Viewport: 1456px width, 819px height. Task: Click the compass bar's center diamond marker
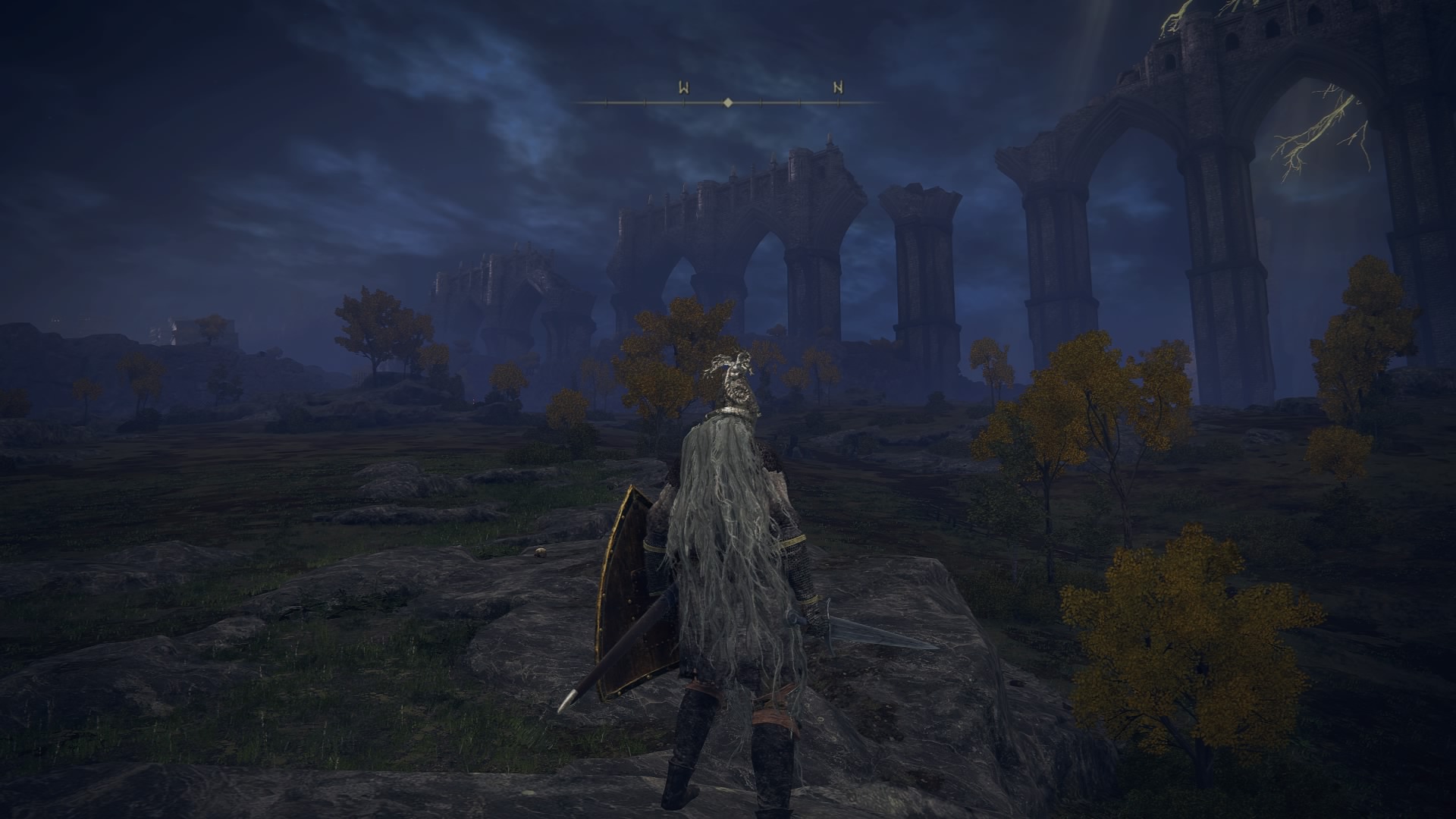728,102
